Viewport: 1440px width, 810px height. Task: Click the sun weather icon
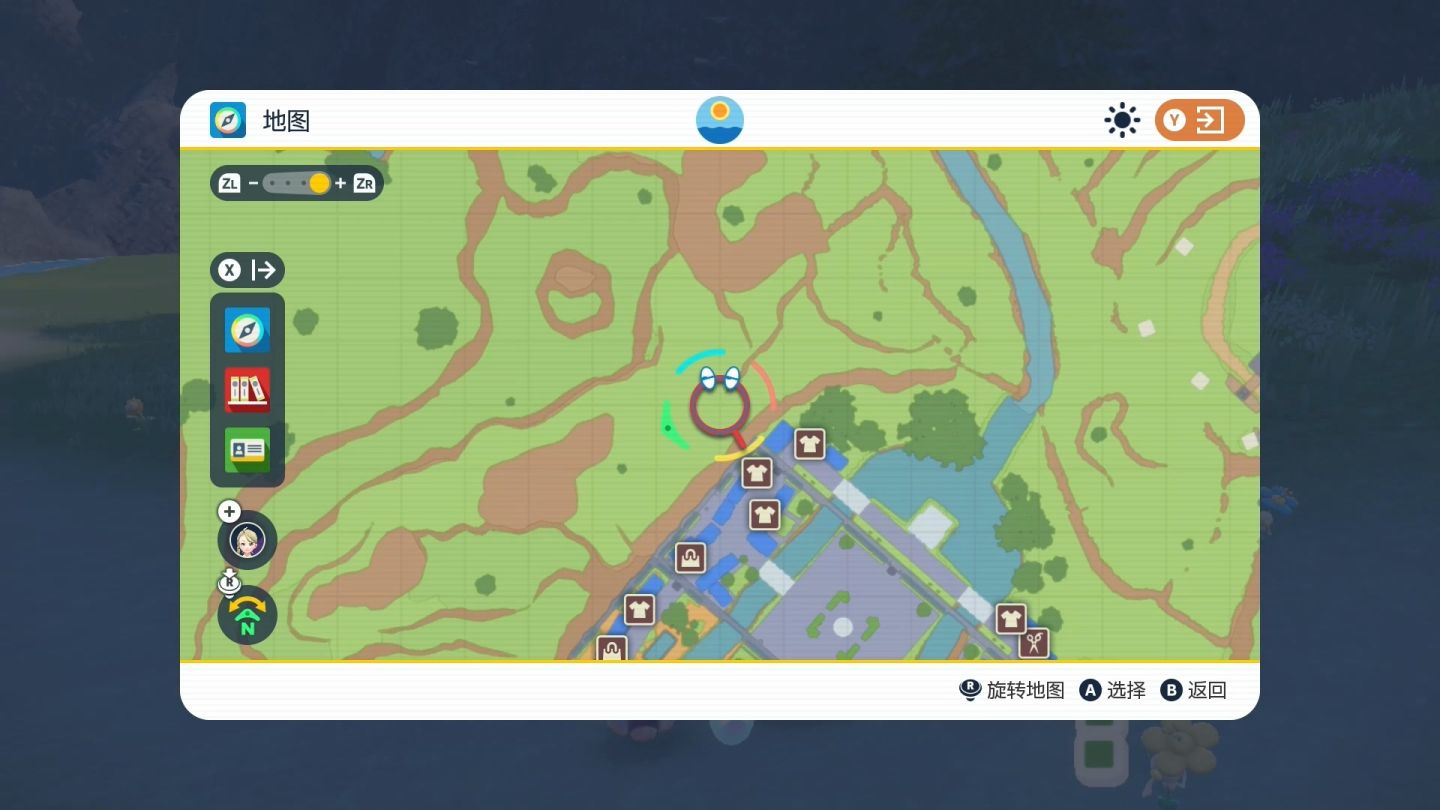click(x=1122, y=121)
